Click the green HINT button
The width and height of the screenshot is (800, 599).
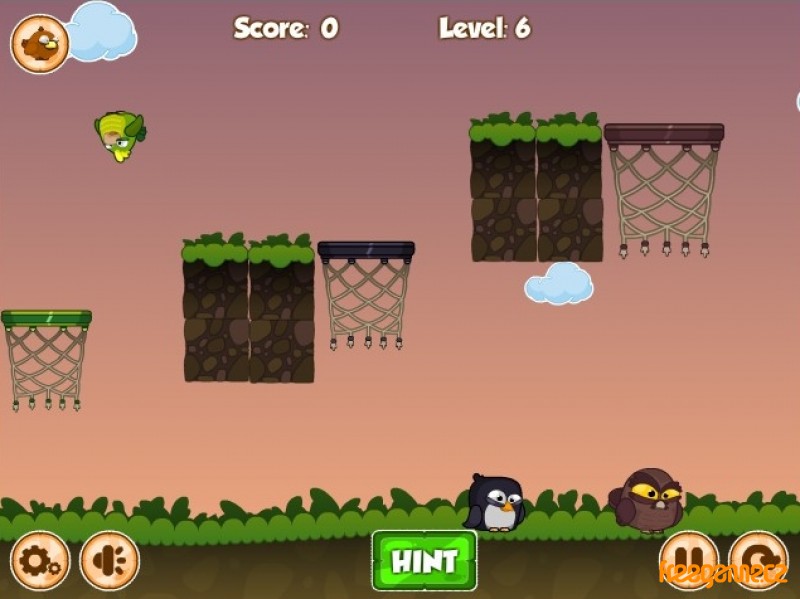point(424,560)
